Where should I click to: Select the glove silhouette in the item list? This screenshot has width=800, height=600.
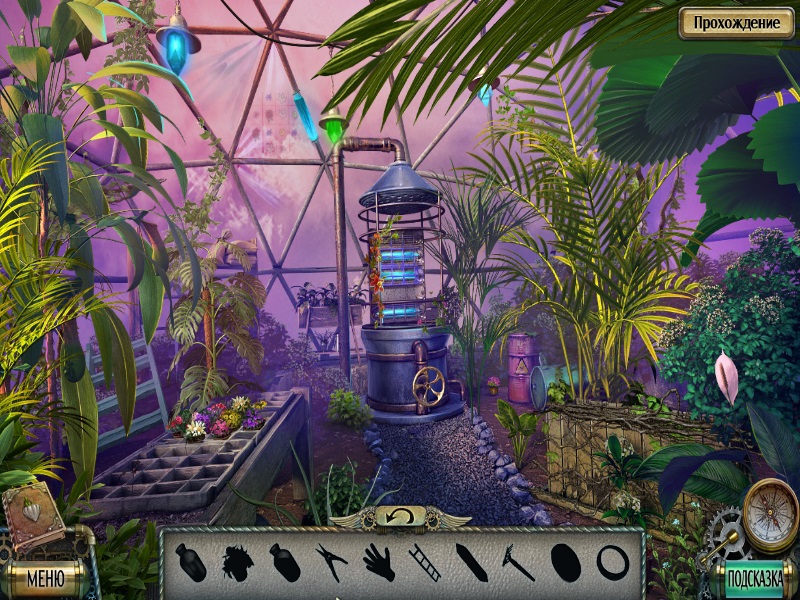[378, 561]
